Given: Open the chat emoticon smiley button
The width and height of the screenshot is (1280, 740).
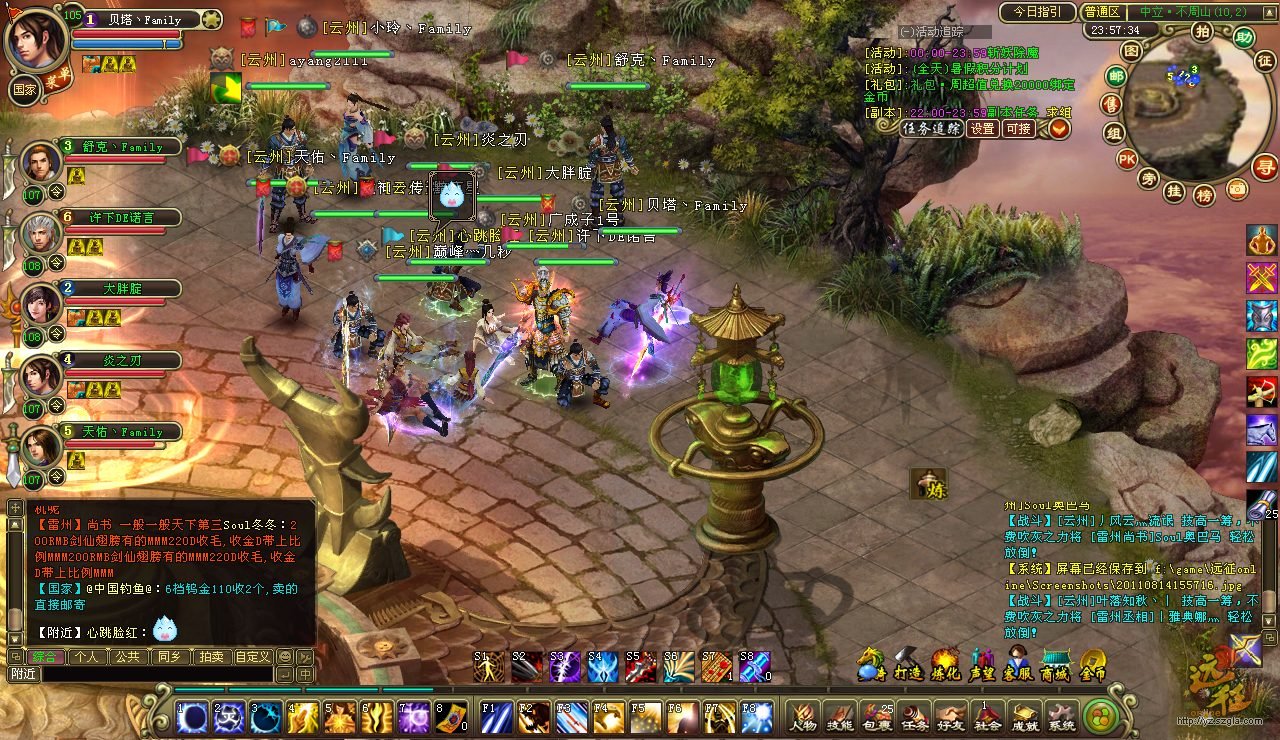Looking at the screenshot, I should (285, 657).
